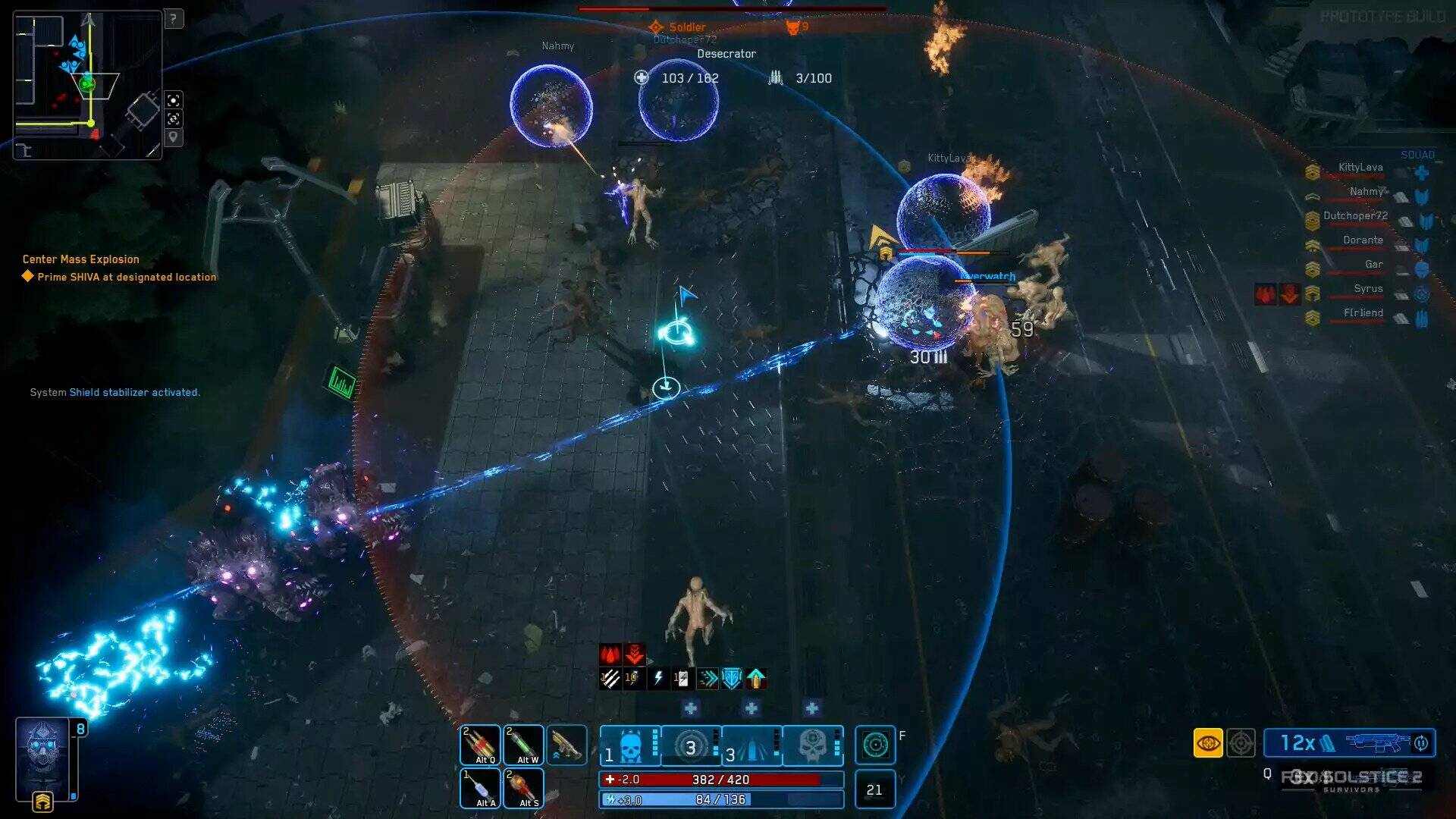1456x819 pixels.
Task: Select the yellow rifle weapon slot
Action: (x=566, y=745)
